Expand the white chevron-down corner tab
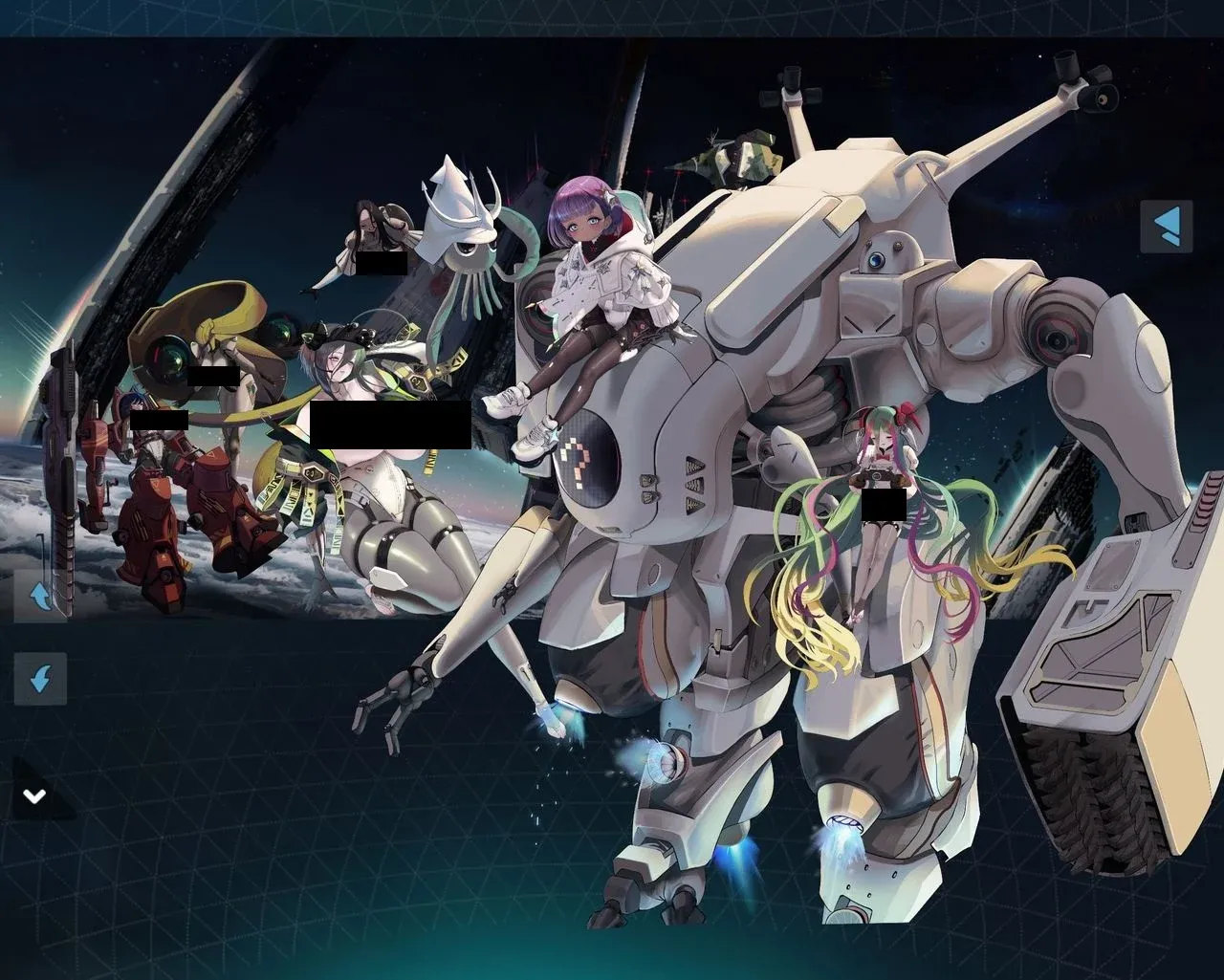 35,795
